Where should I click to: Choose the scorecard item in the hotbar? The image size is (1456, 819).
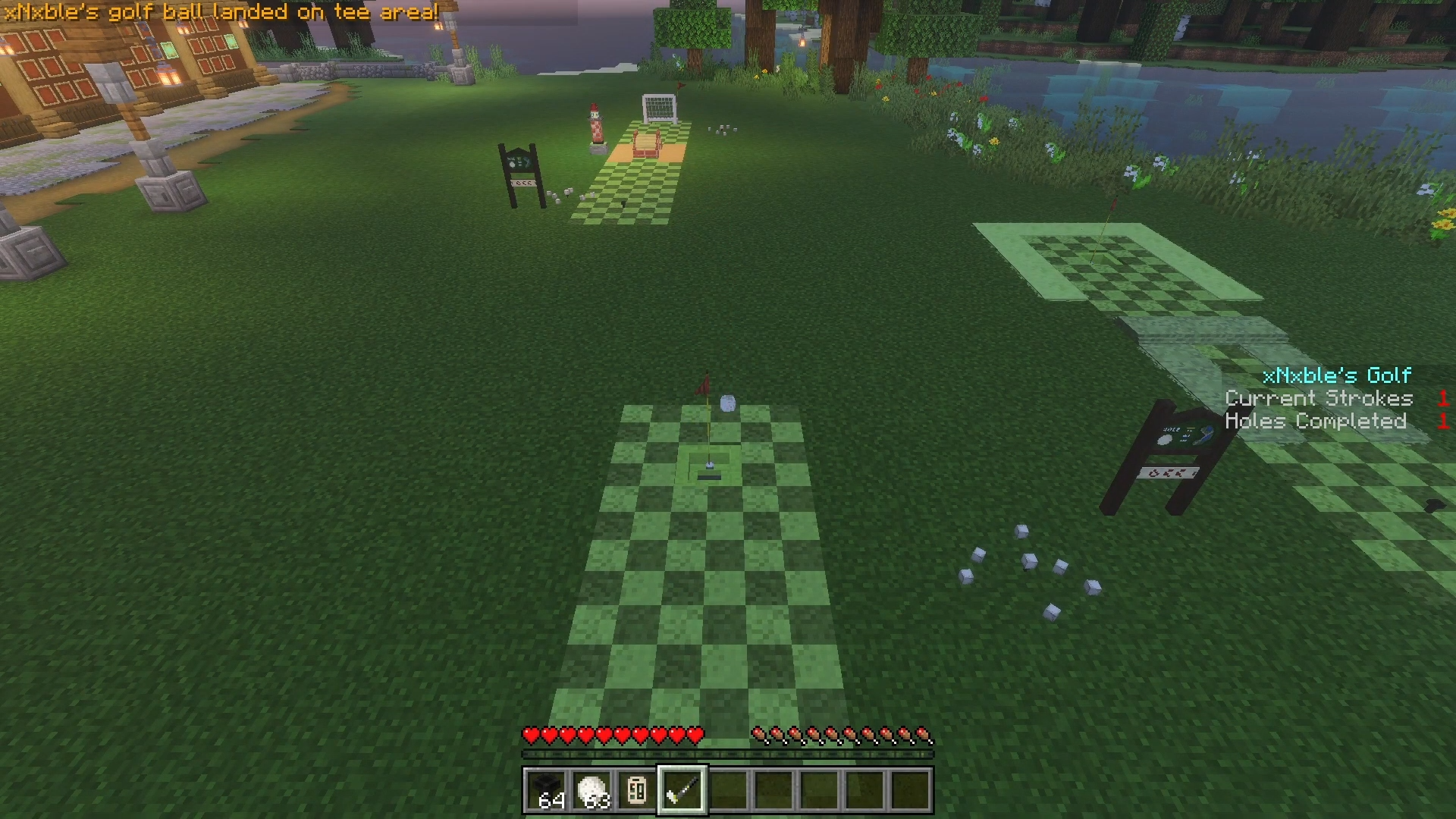637,790
